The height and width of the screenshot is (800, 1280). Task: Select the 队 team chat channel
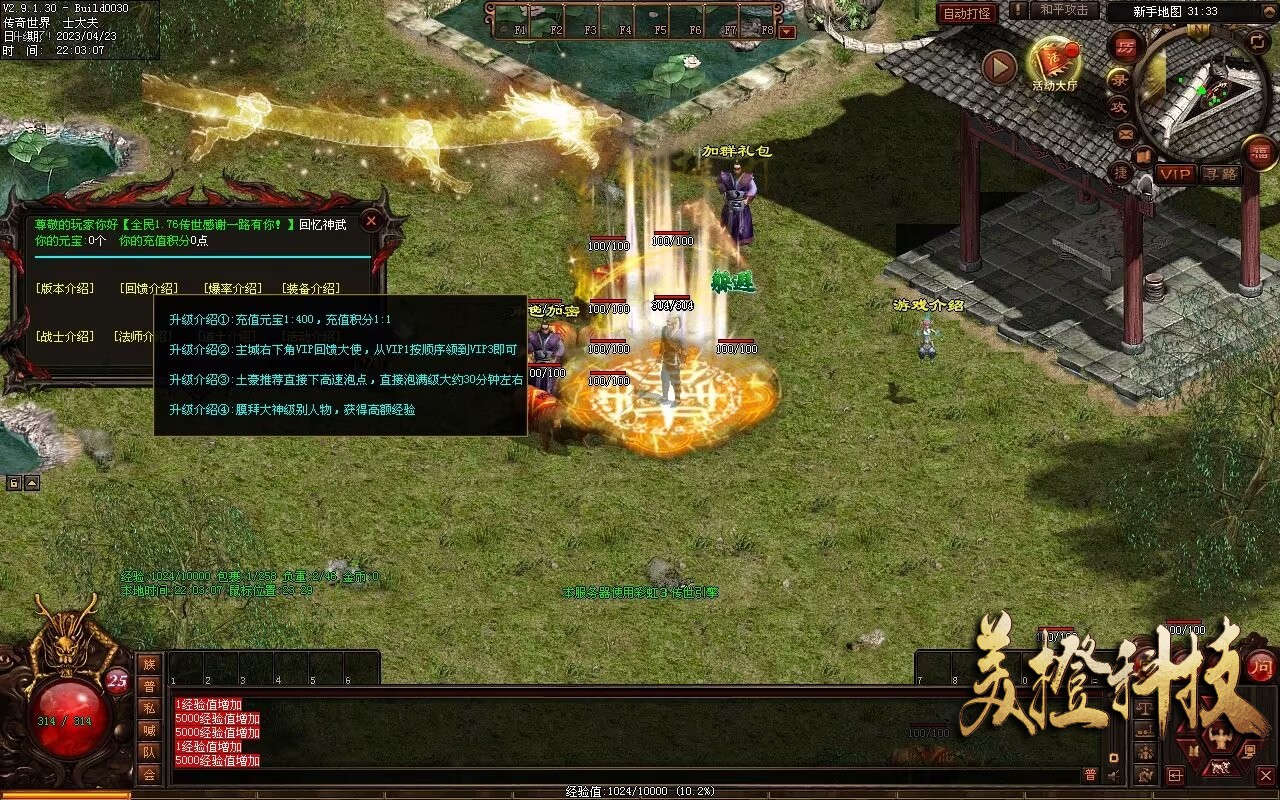tap(149, 752)
